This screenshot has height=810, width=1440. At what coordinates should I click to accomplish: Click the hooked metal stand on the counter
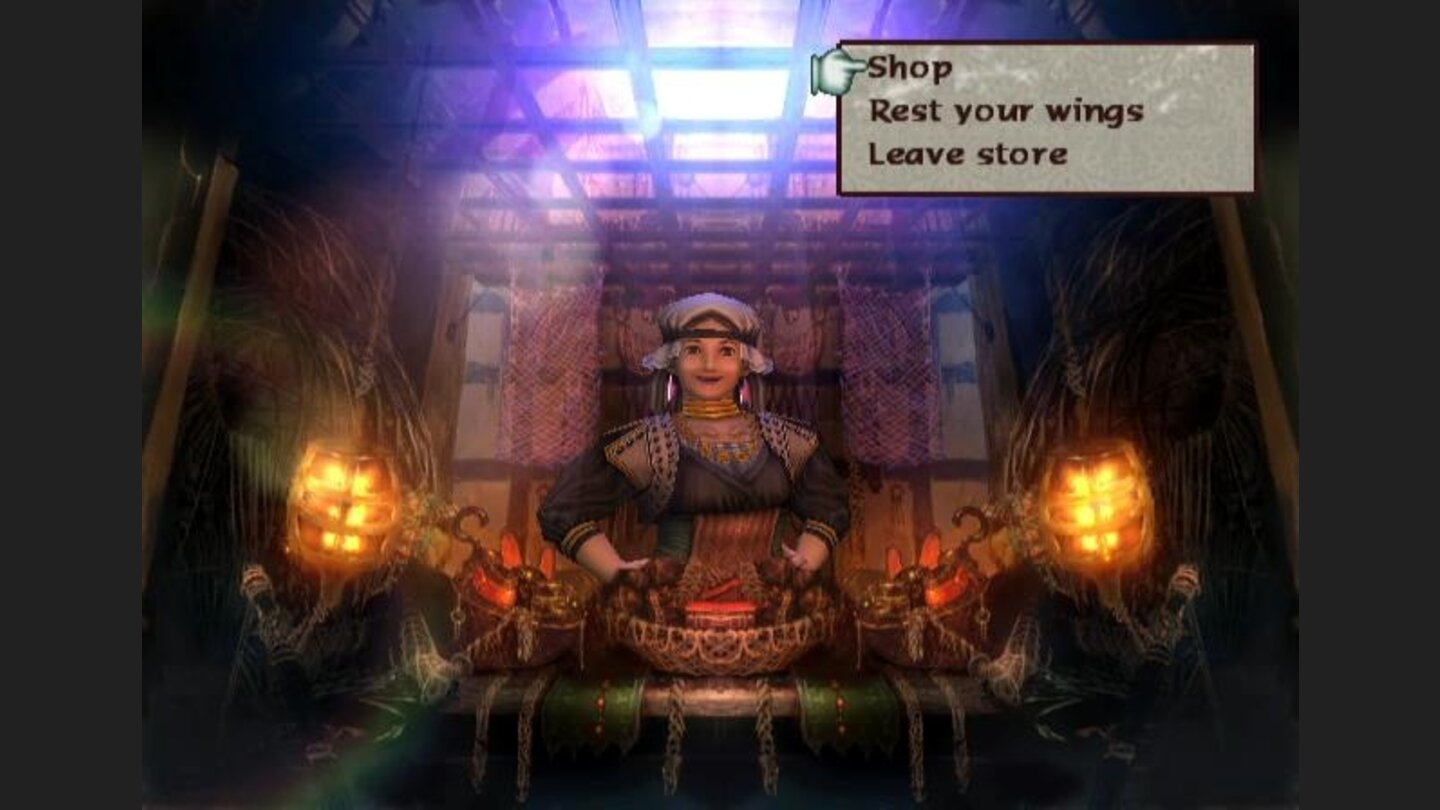tap(470, 525)
